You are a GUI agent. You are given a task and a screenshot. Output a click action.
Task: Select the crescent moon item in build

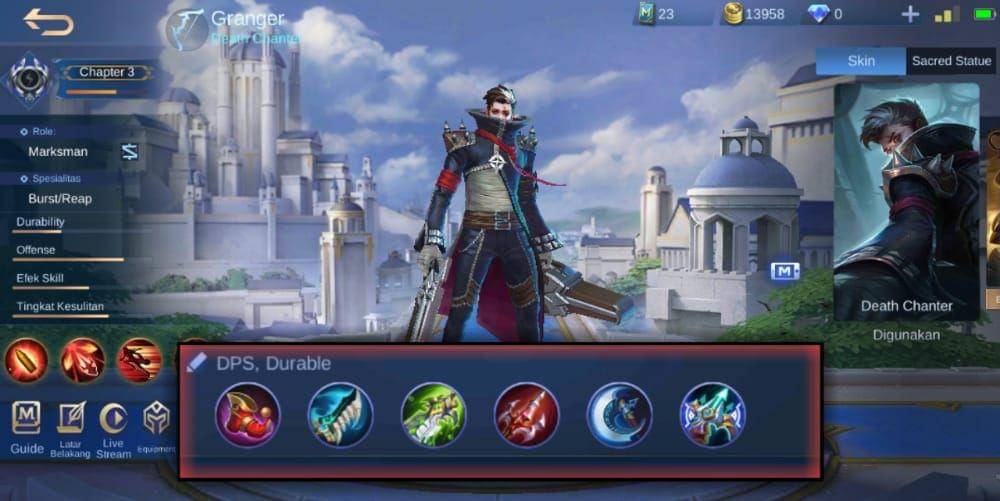coord(619,415)
